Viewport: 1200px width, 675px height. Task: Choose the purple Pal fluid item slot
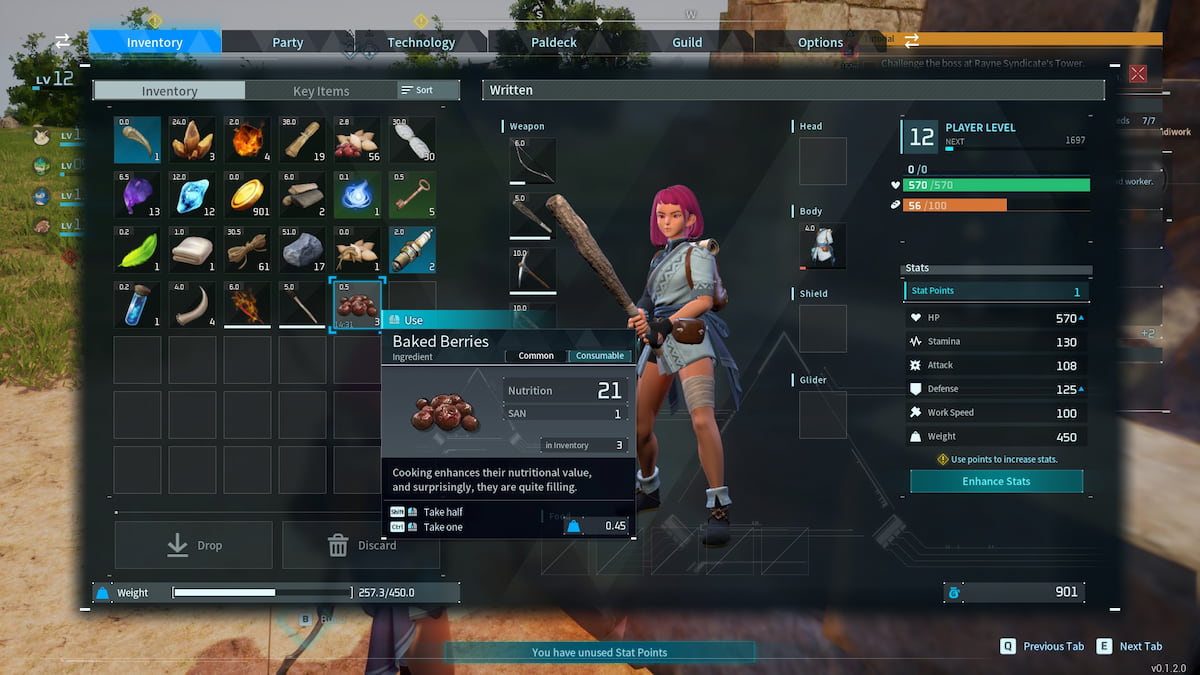tap(137, 195)
